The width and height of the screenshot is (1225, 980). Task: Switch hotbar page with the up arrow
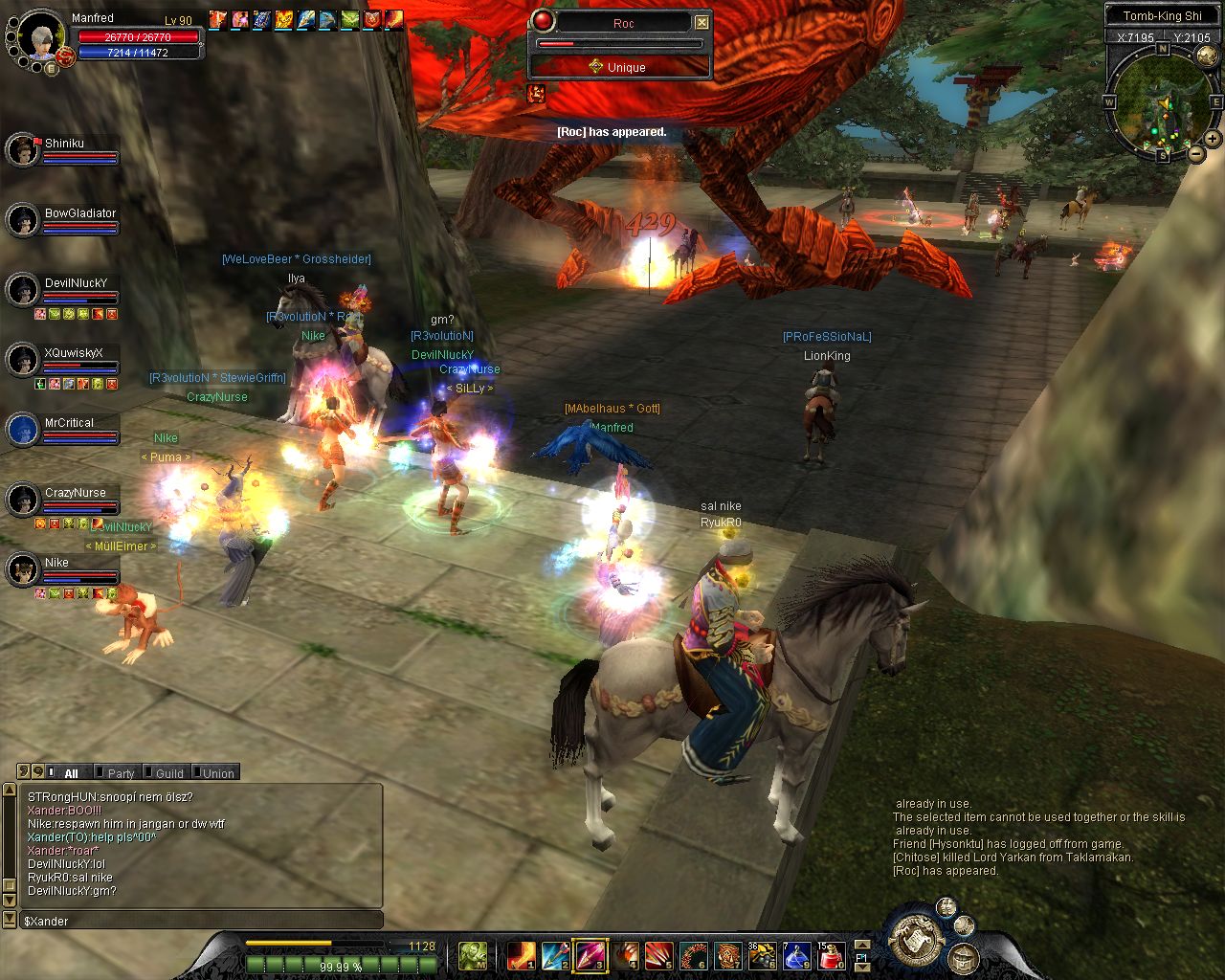(x=862, y=945)
